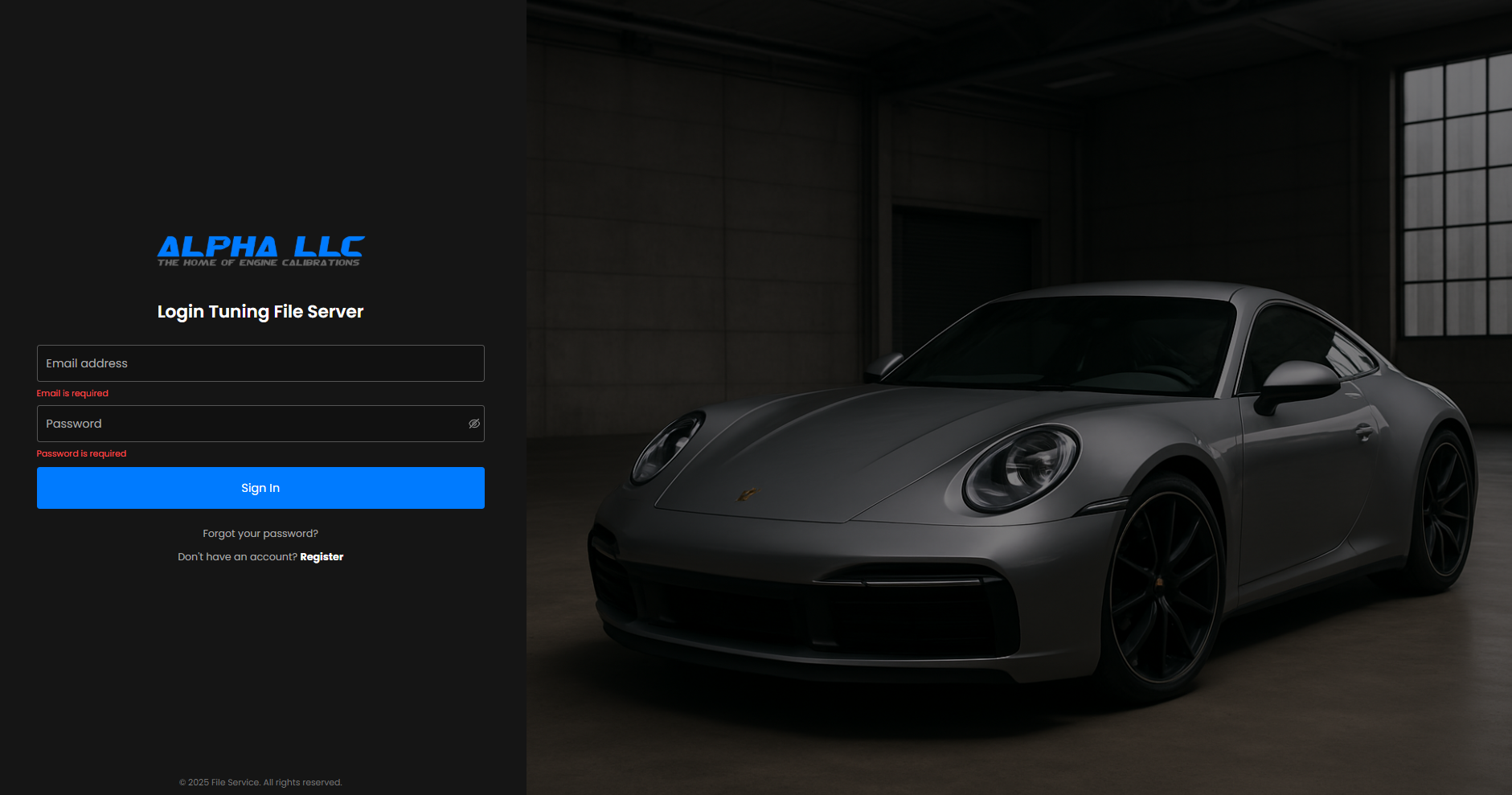Toggle password visibility eye icon

point(474,424)
